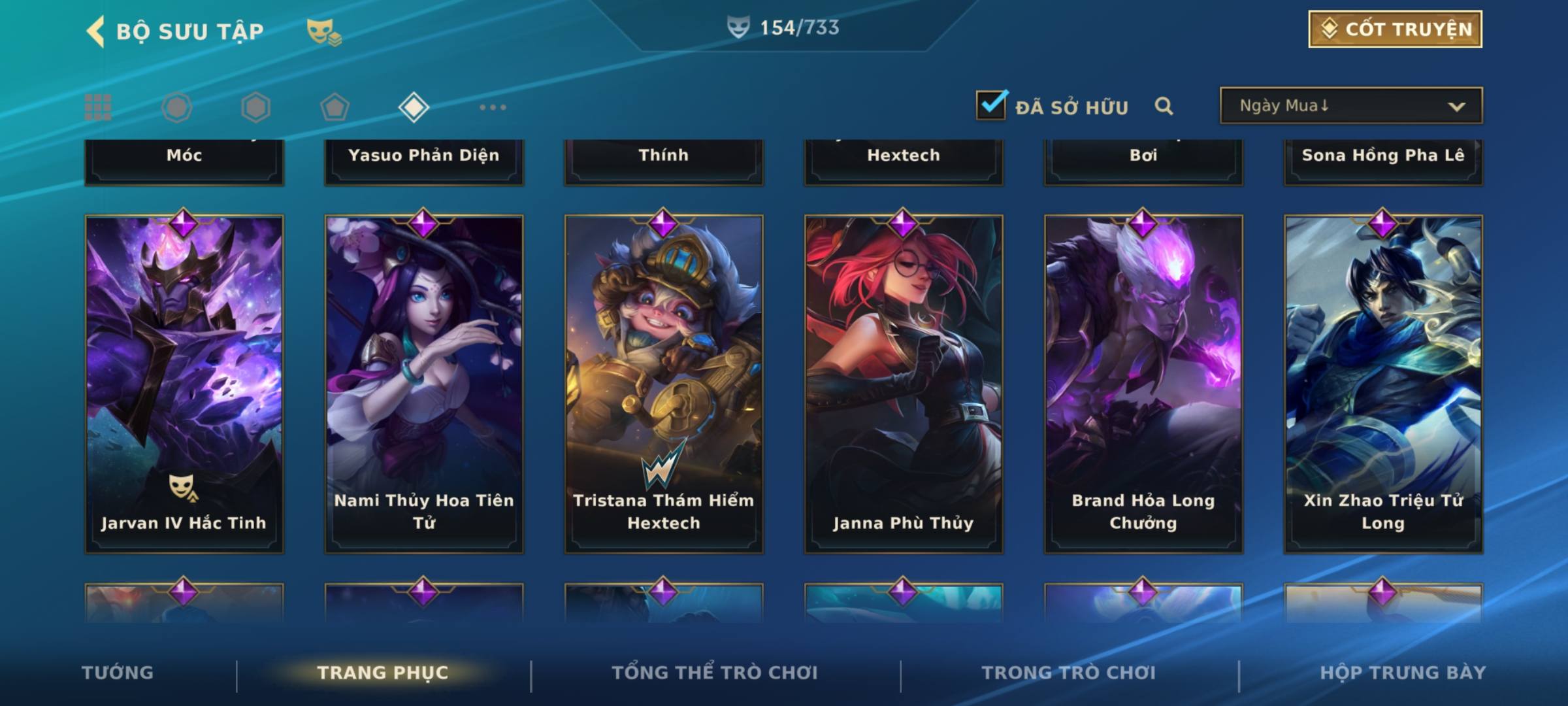Screen dimensions: 1568x706
Task: Select the pentagon rarity filter
Action: click(x=335, y=107)
